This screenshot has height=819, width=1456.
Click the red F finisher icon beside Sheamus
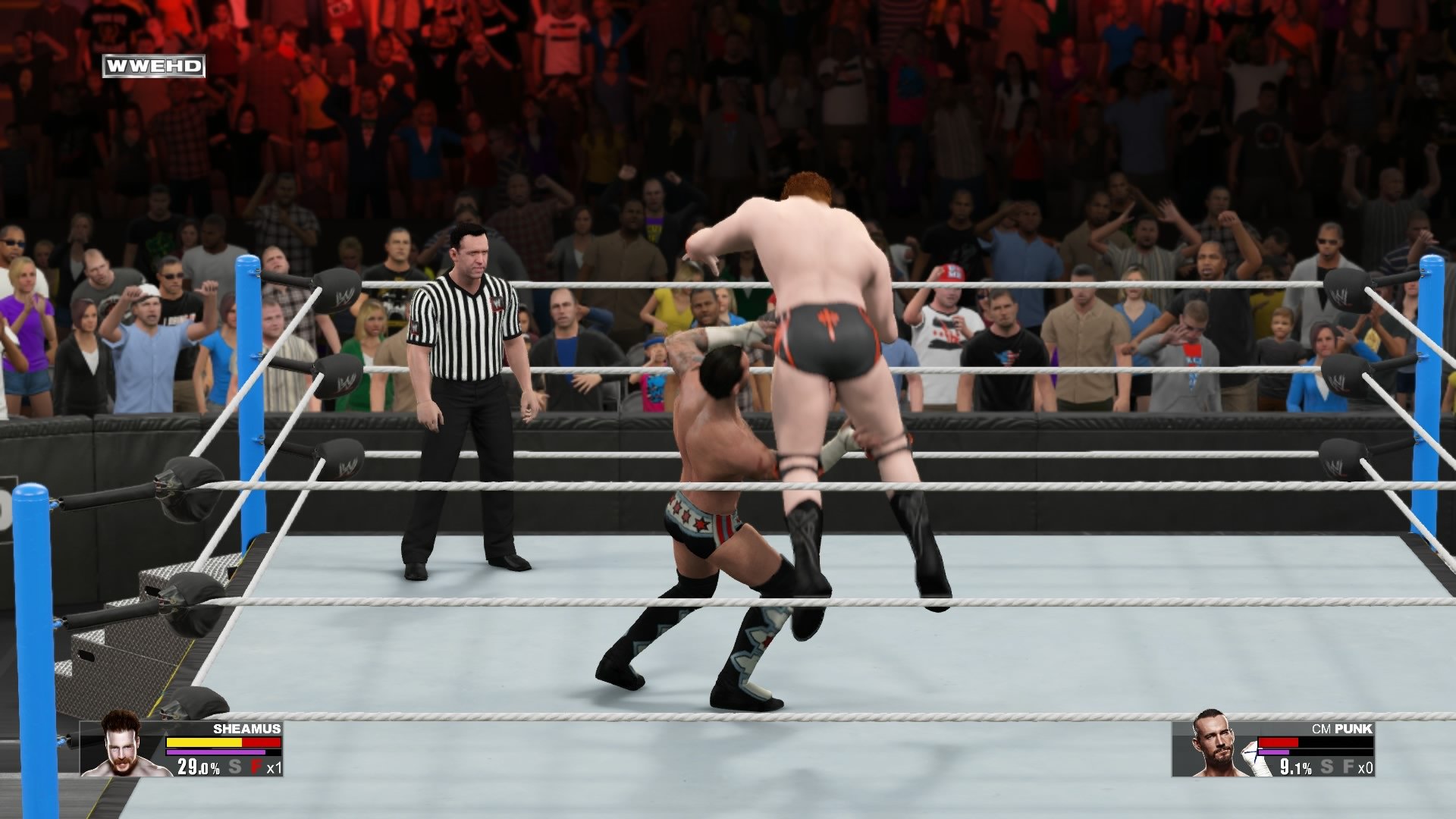tap(255, 767)
